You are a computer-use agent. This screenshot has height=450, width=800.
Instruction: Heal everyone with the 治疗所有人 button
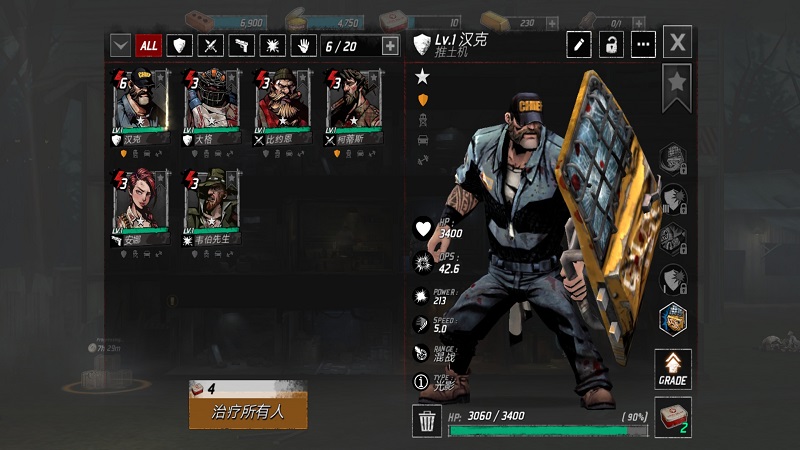(x=248, y=410)
